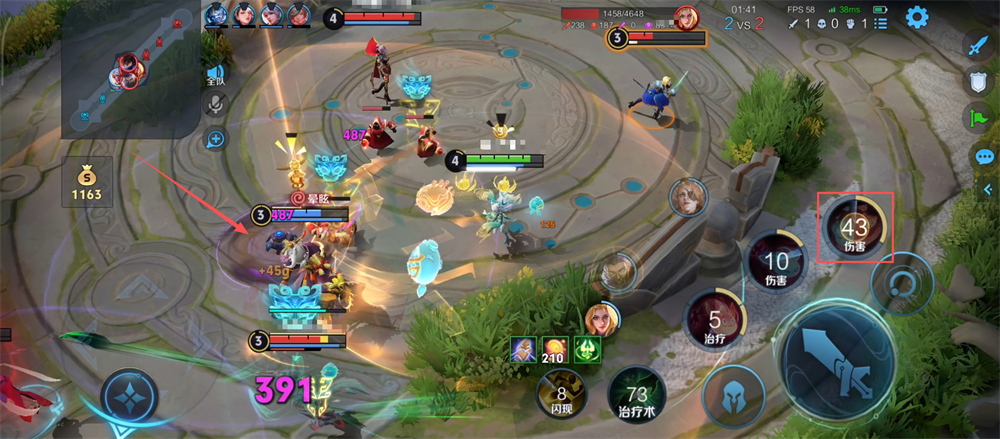Toggle the 全队 speaker channel
This screenshot has height=439, width=1000.
[216, 75]
